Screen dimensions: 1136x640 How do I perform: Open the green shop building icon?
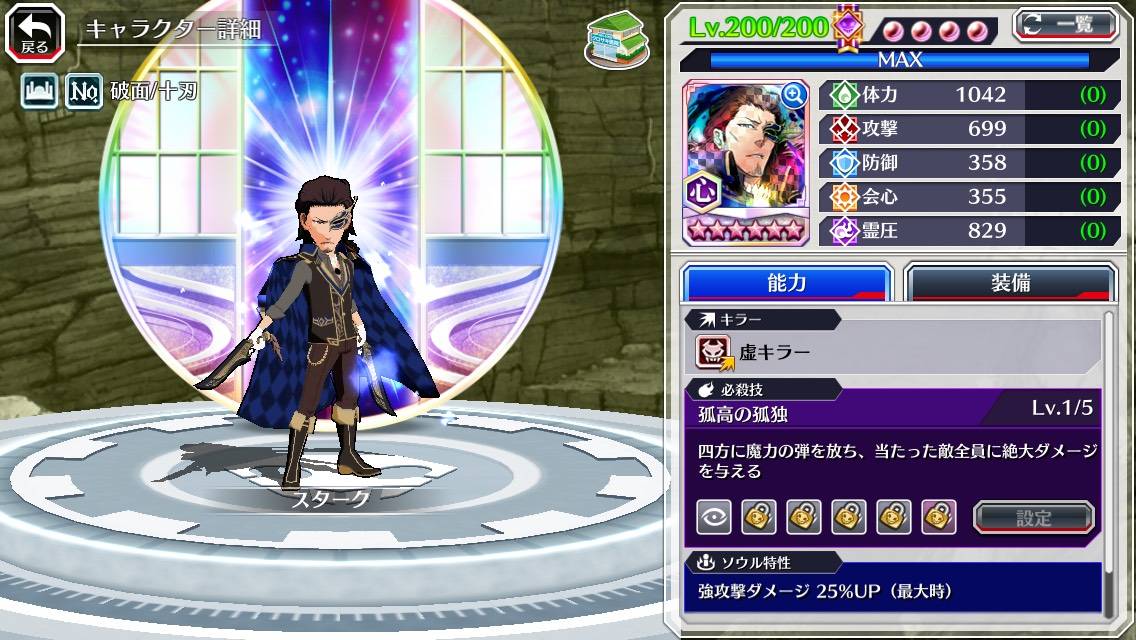pyautogui.click(x=614, y=40)
